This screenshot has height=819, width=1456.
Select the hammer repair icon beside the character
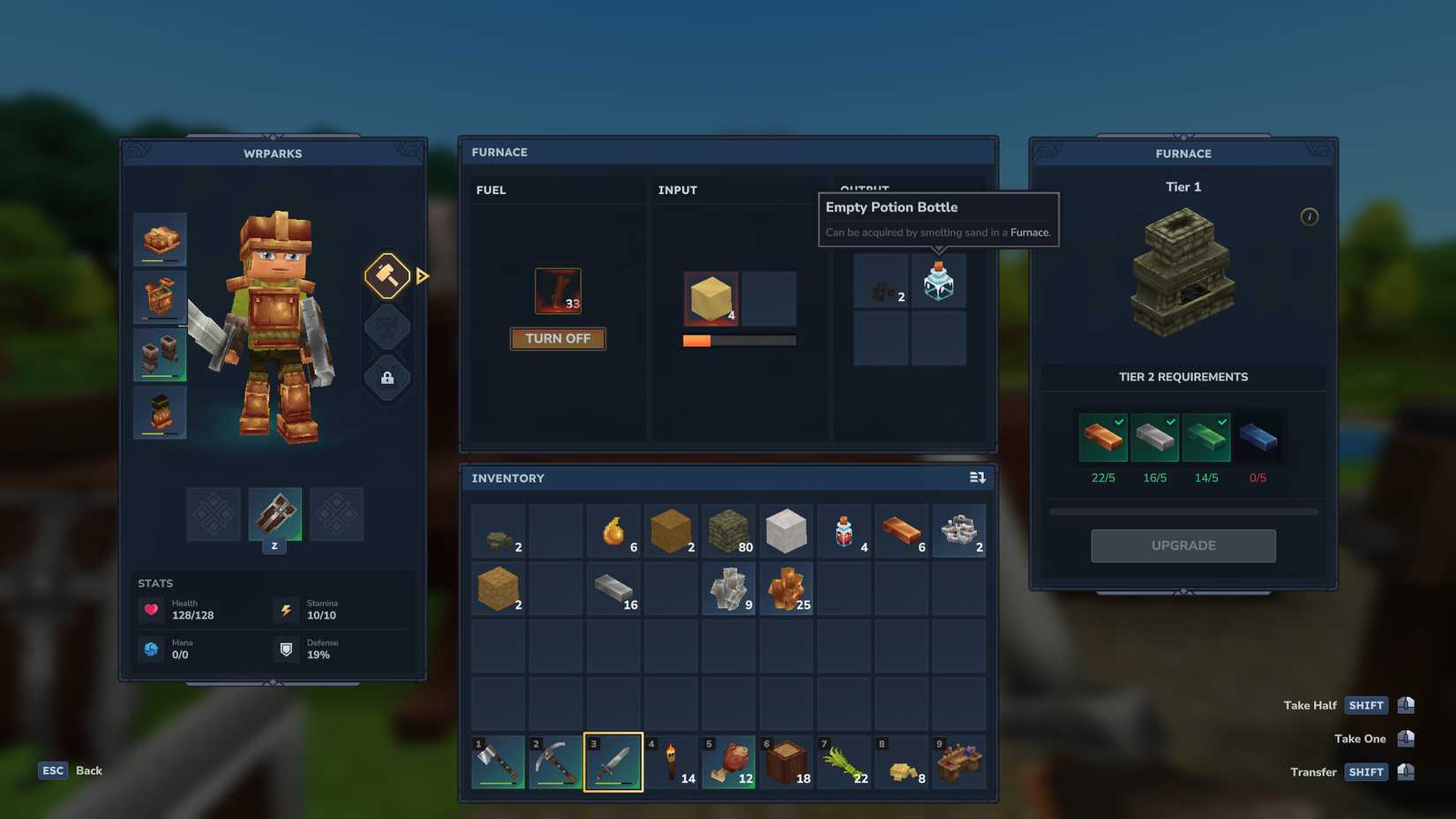(387, 275)
